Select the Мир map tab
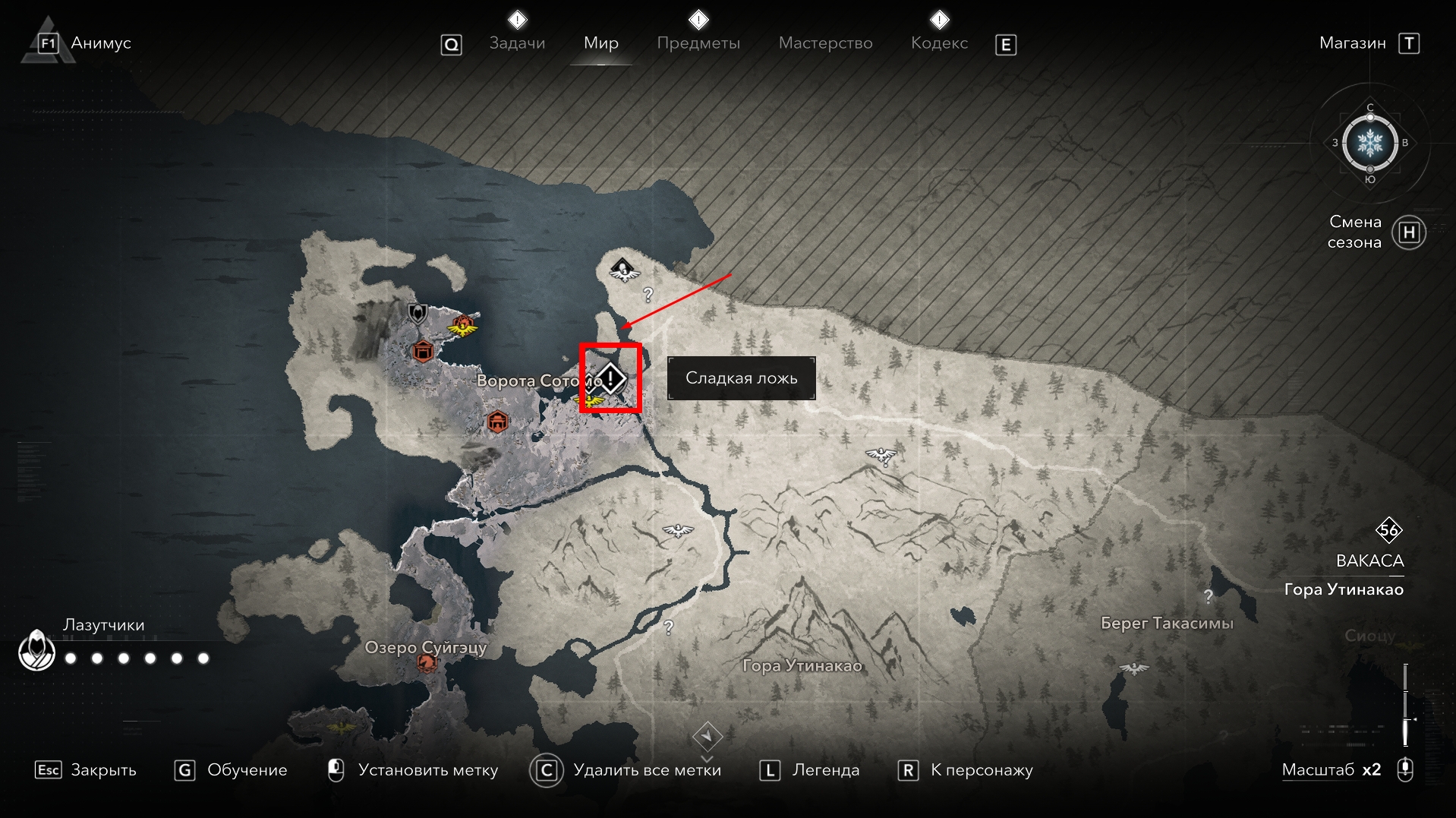The image size is (1456, 818). [600, 43]
